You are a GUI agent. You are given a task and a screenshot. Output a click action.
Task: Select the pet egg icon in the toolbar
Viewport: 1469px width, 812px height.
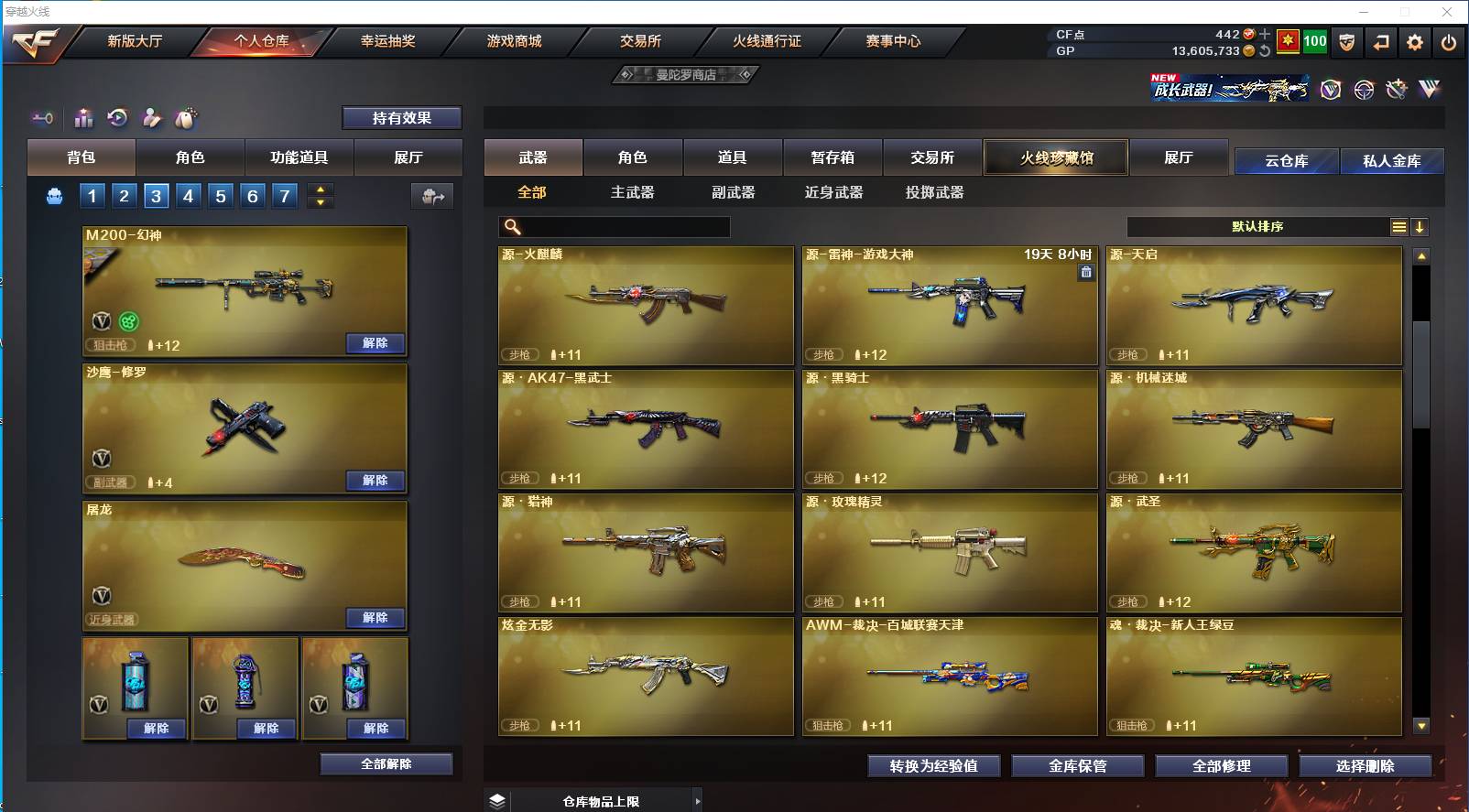click(x=185, y=117)
